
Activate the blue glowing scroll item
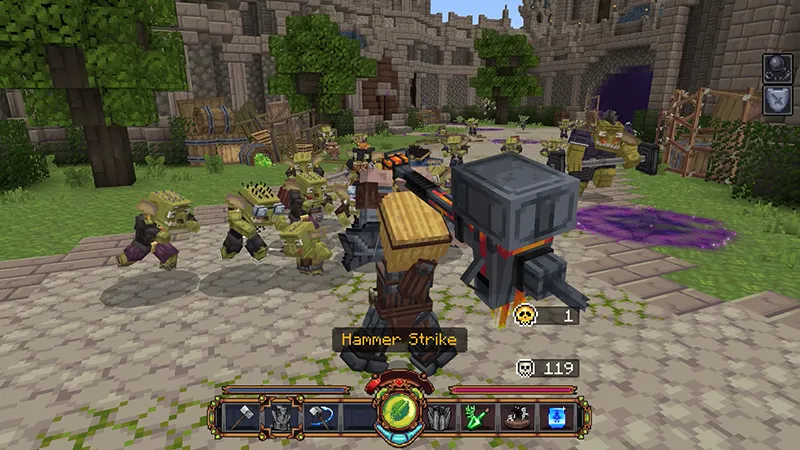pos(555,417)
